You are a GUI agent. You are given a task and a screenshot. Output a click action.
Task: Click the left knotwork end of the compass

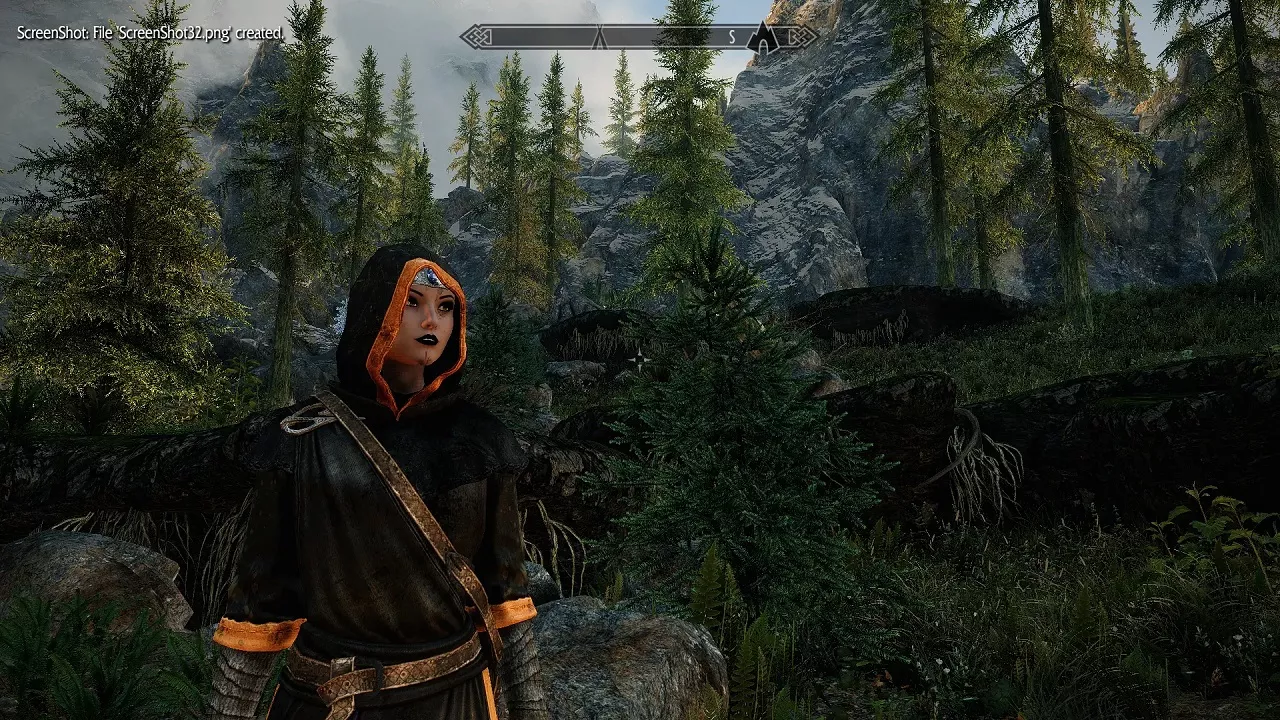coord(477,37)
